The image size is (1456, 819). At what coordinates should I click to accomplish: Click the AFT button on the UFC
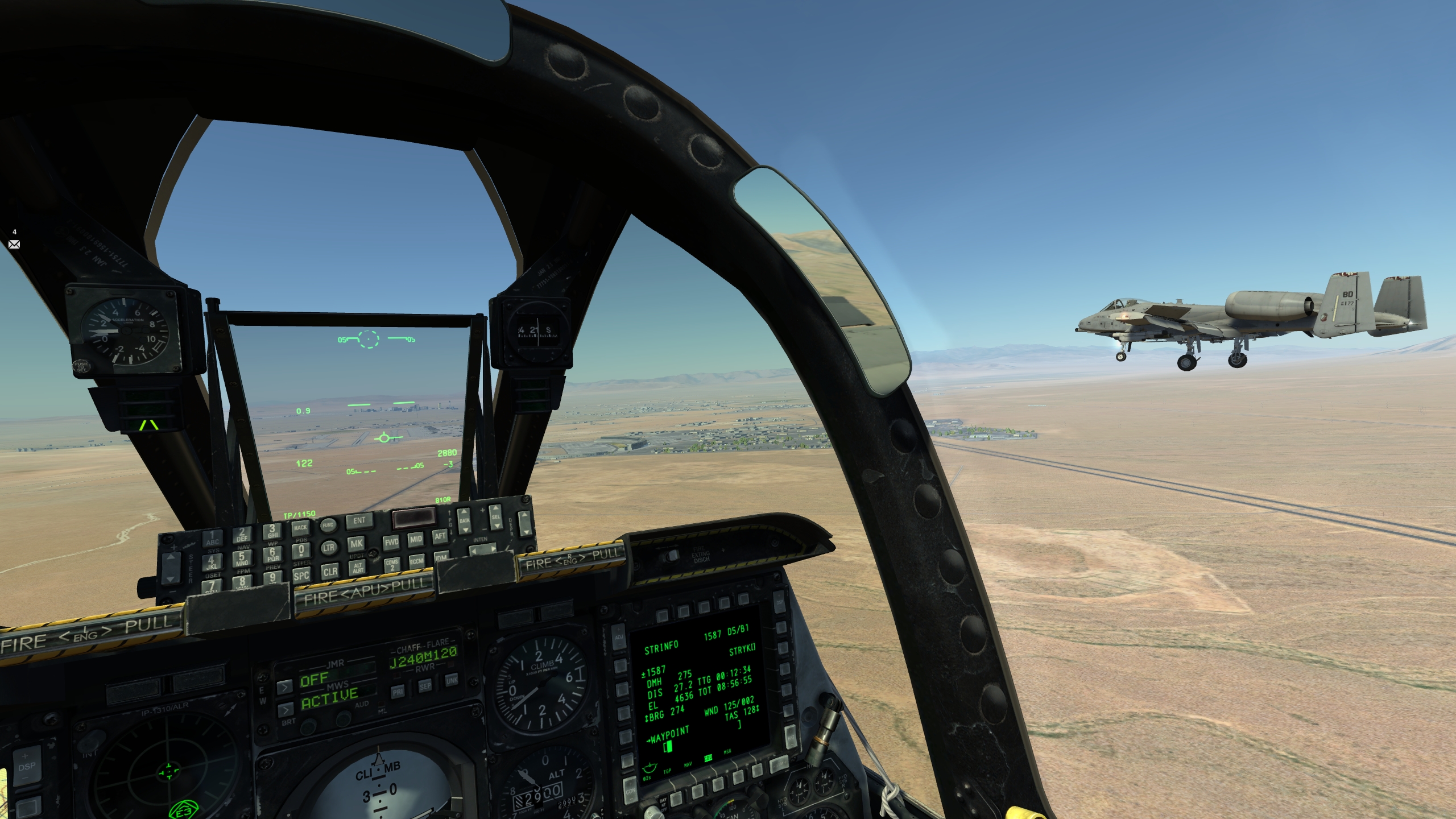440,536
